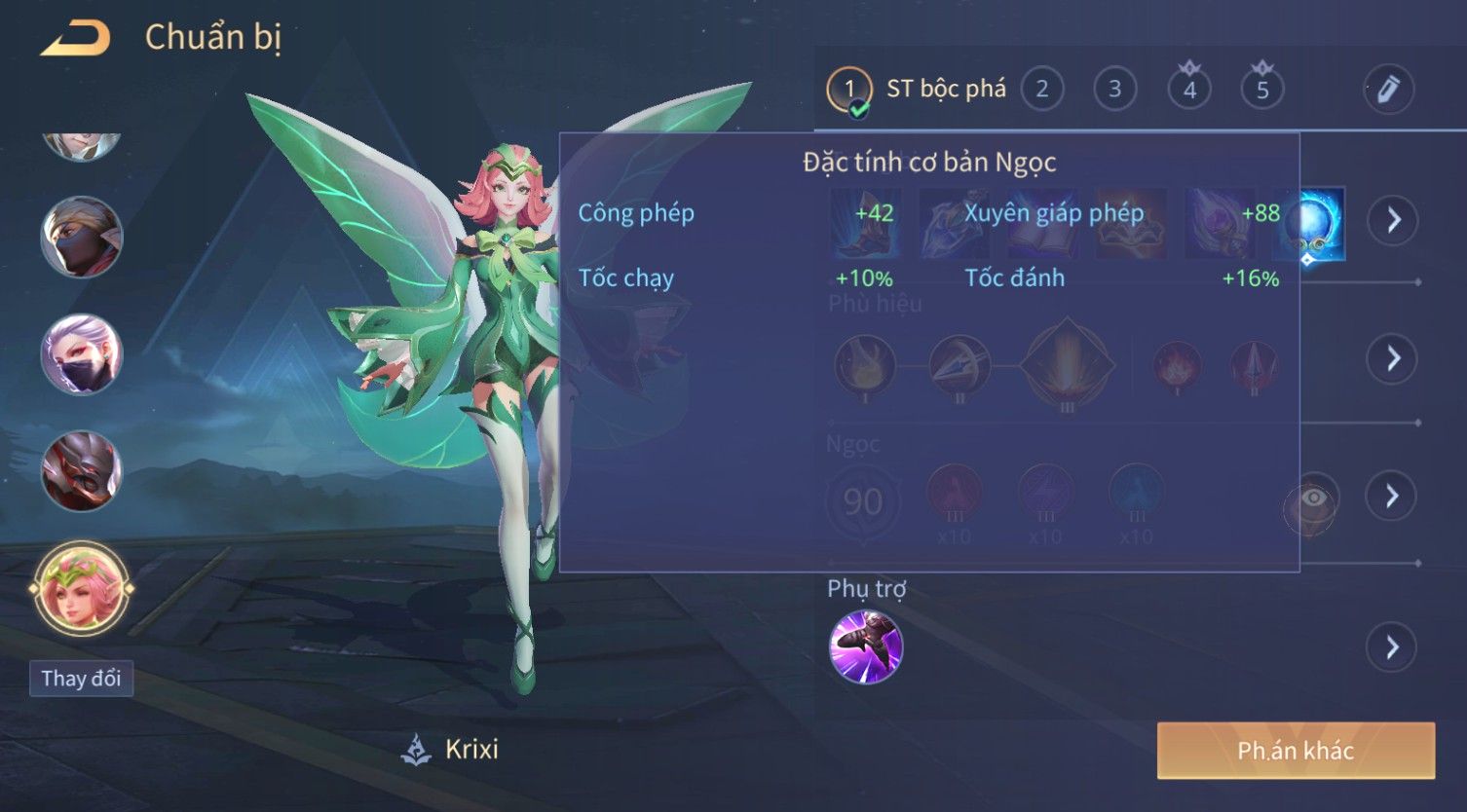
Task: Pick the dark red armored hero portrait
Action: 82,471
